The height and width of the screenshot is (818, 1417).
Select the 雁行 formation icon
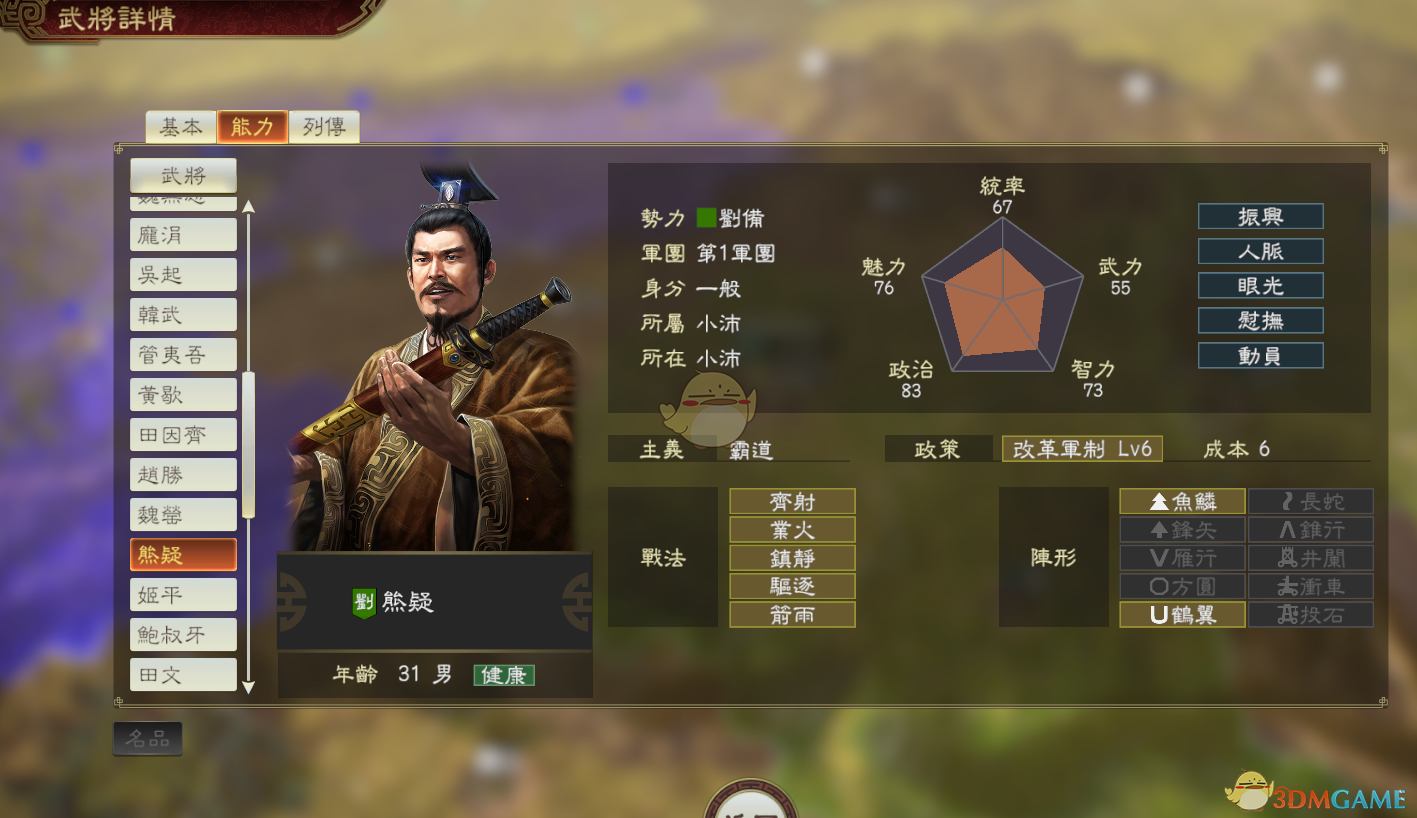click(1183, 557)
